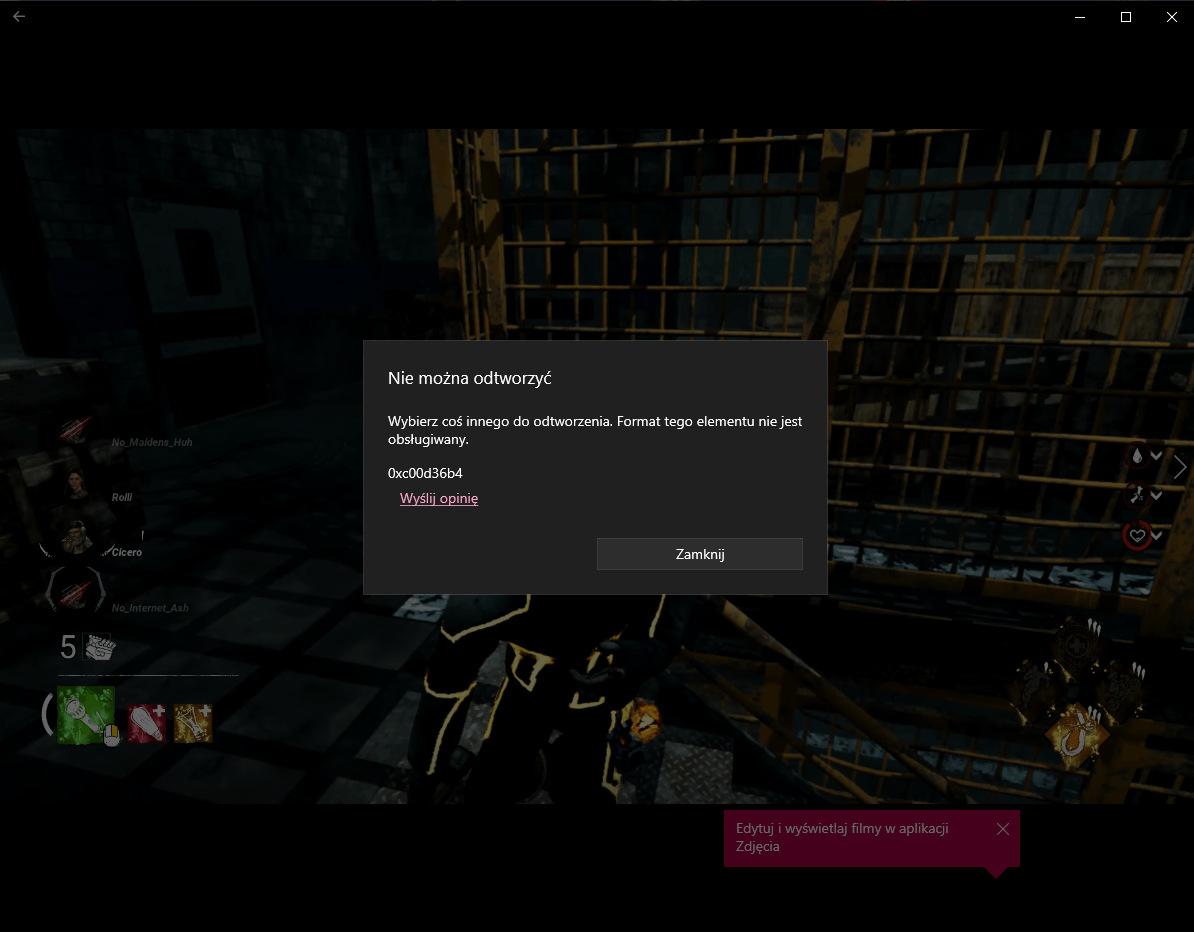Open the Wyślij opinię feedback link
Image resolution: width=1194 pixels, height=932 pixels.
click(439, 499)
